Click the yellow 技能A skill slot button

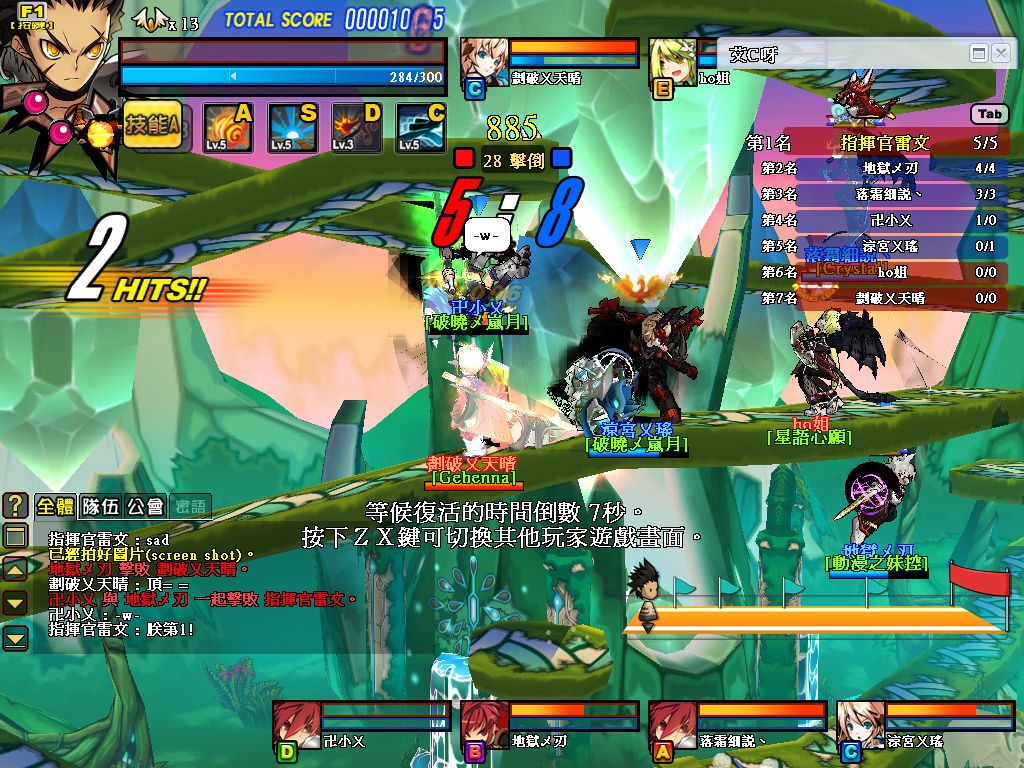pyautogui.click(x=153, y=126)
